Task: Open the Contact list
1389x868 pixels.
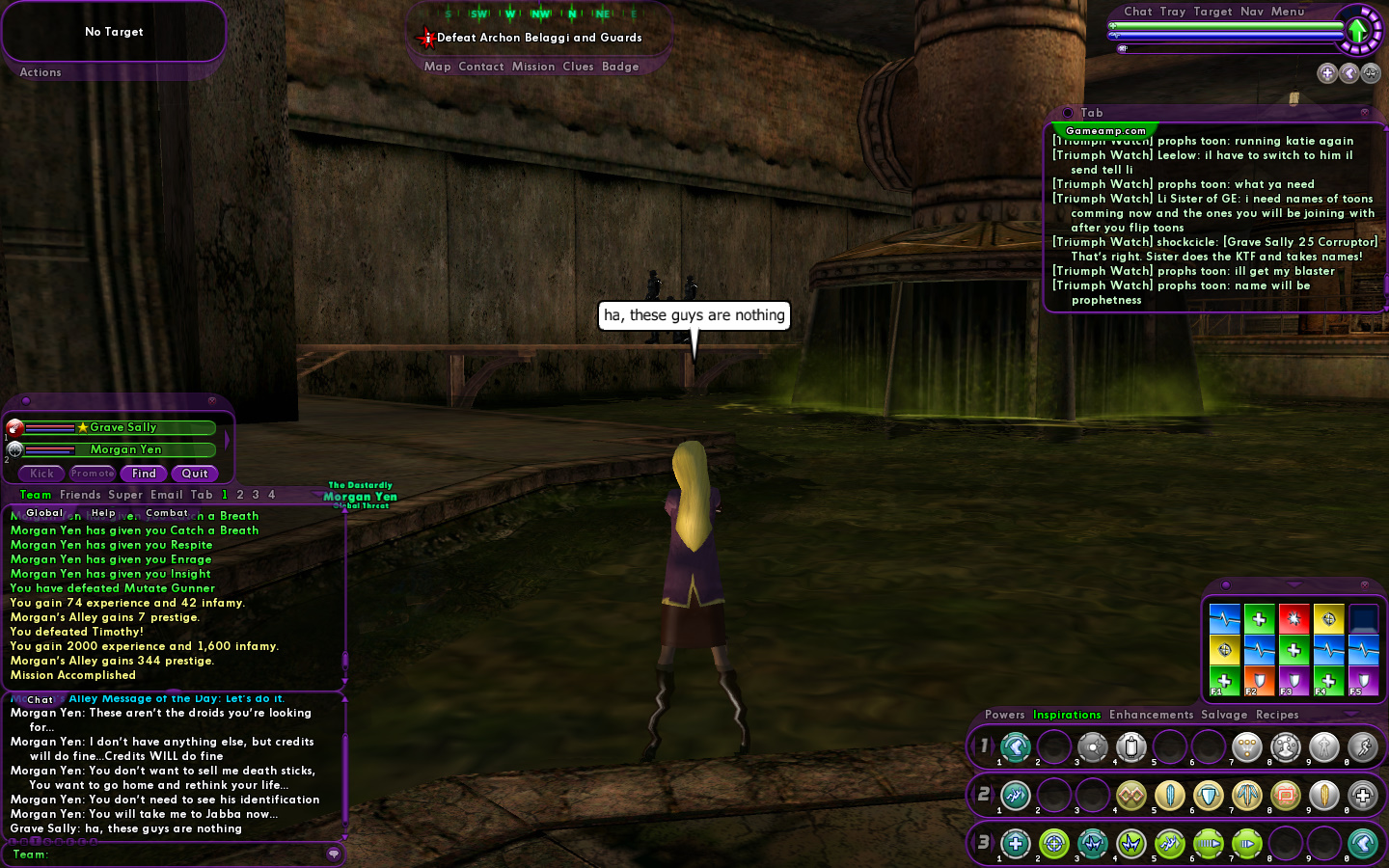Action: coord(481,67)
